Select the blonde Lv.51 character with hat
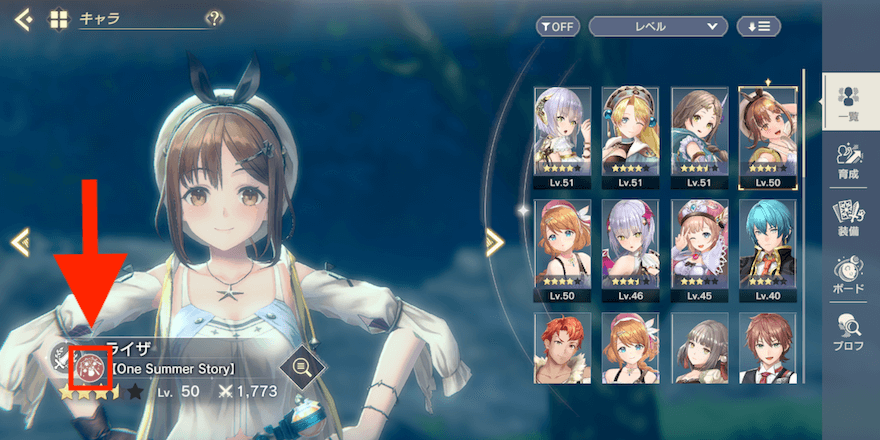 click(631, 137)
